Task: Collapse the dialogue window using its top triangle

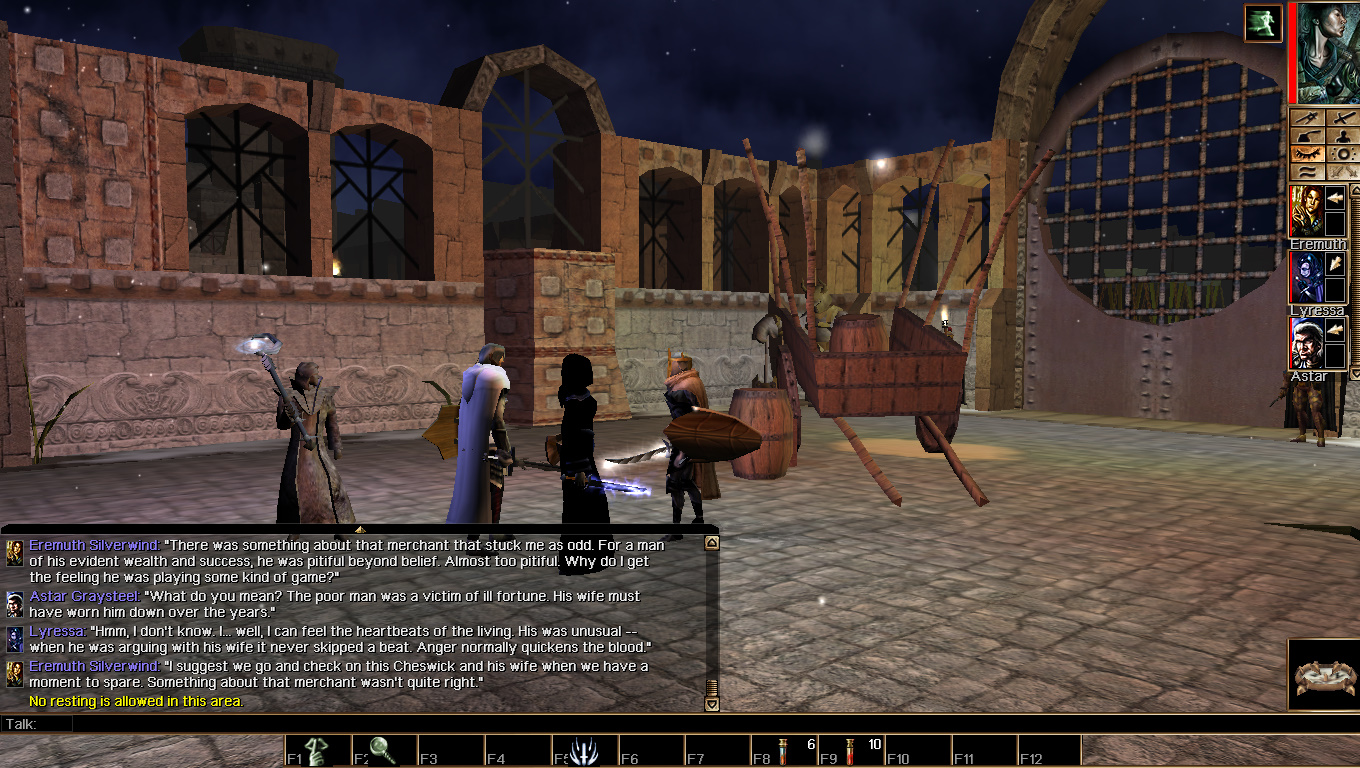Action: (x=360, y=530)
